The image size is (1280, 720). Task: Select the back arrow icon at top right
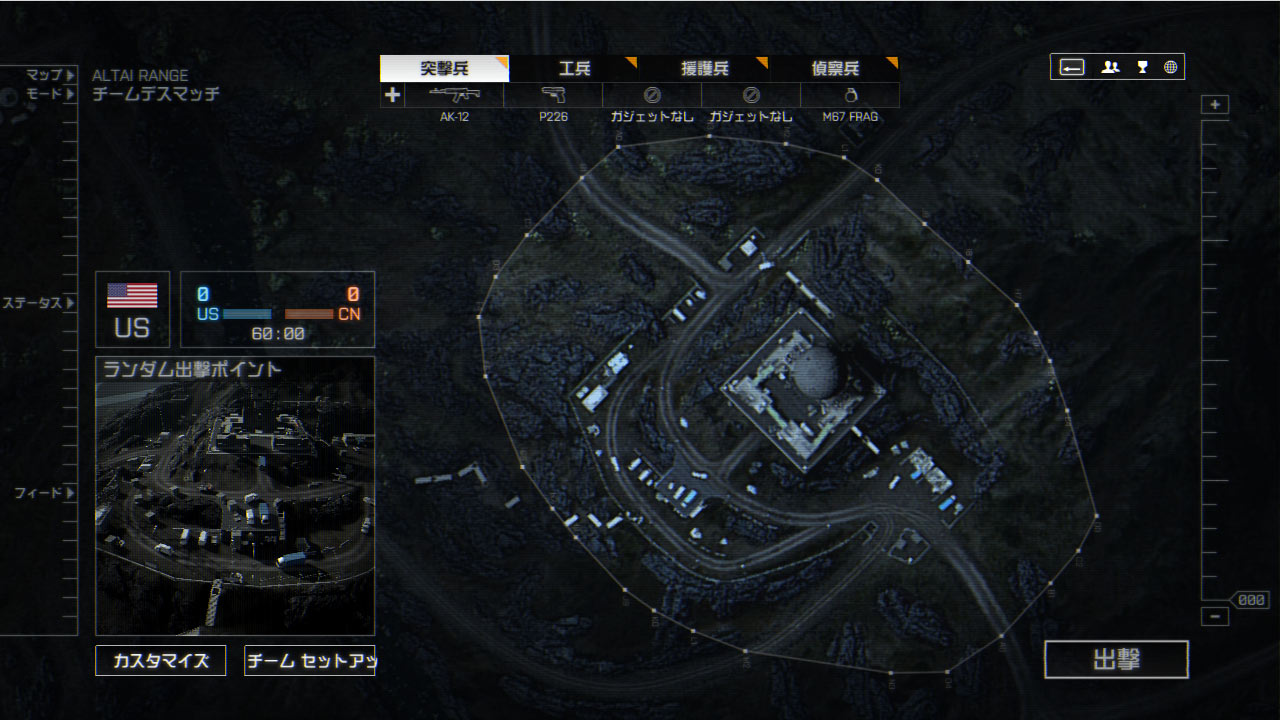(1072, 67)
